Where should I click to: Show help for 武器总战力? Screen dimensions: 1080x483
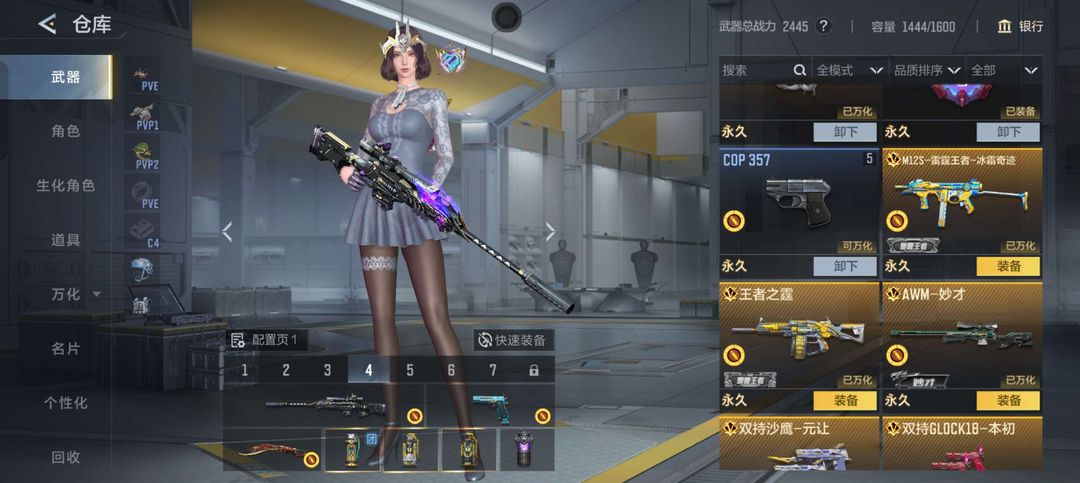[823, 26]
